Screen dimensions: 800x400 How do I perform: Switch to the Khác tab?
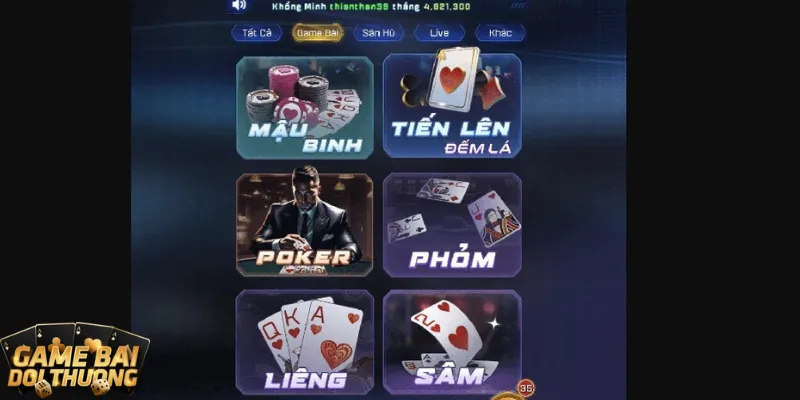[x=500, y=33]
